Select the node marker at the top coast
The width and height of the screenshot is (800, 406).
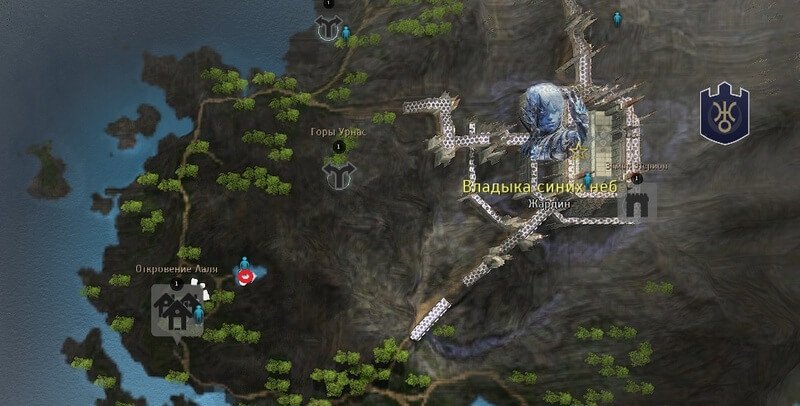click(327, 27)
